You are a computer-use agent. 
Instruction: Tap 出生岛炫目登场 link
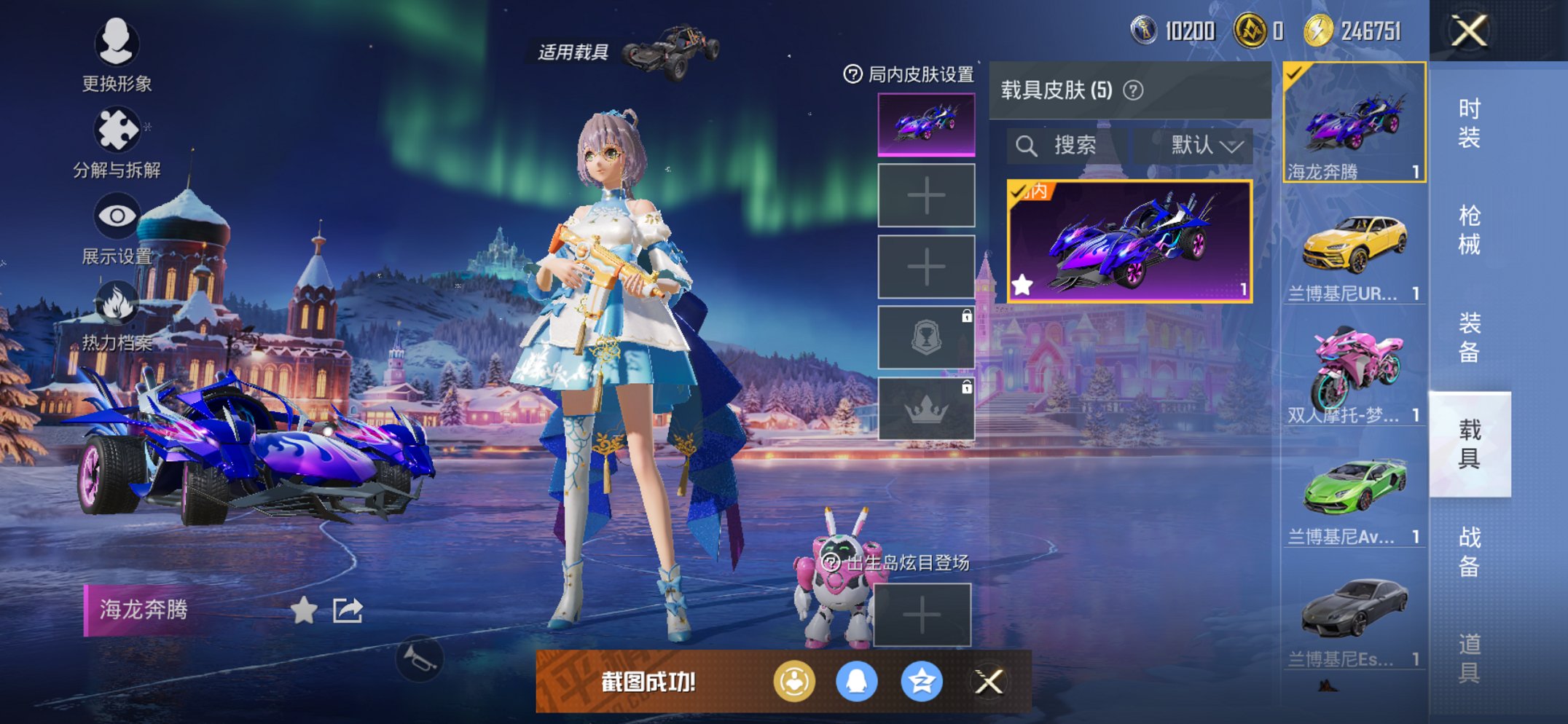tap(900, 563)
